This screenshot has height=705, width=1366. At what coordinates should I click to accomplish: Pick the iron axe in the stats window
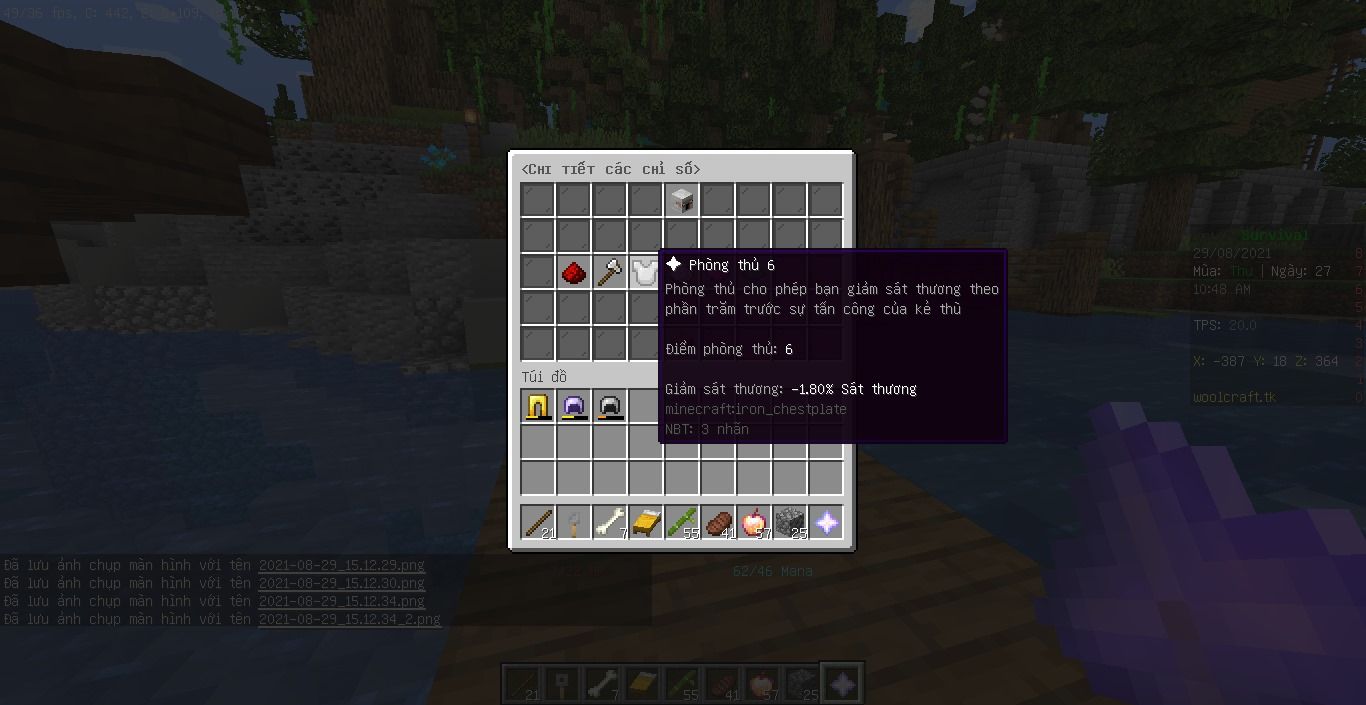610,272
